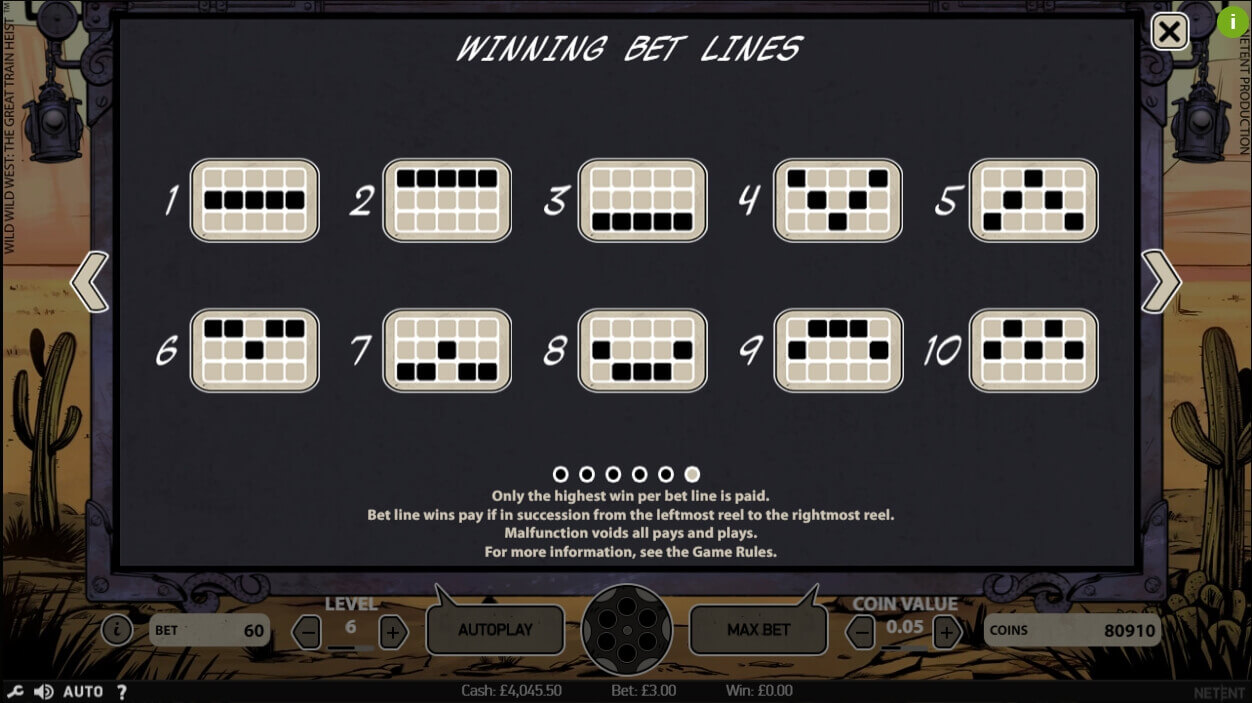Open the paytable info icon beside BET
The height and width of the screenshot is (703, 1252).
pyautogui.click(x=117, y=630)
